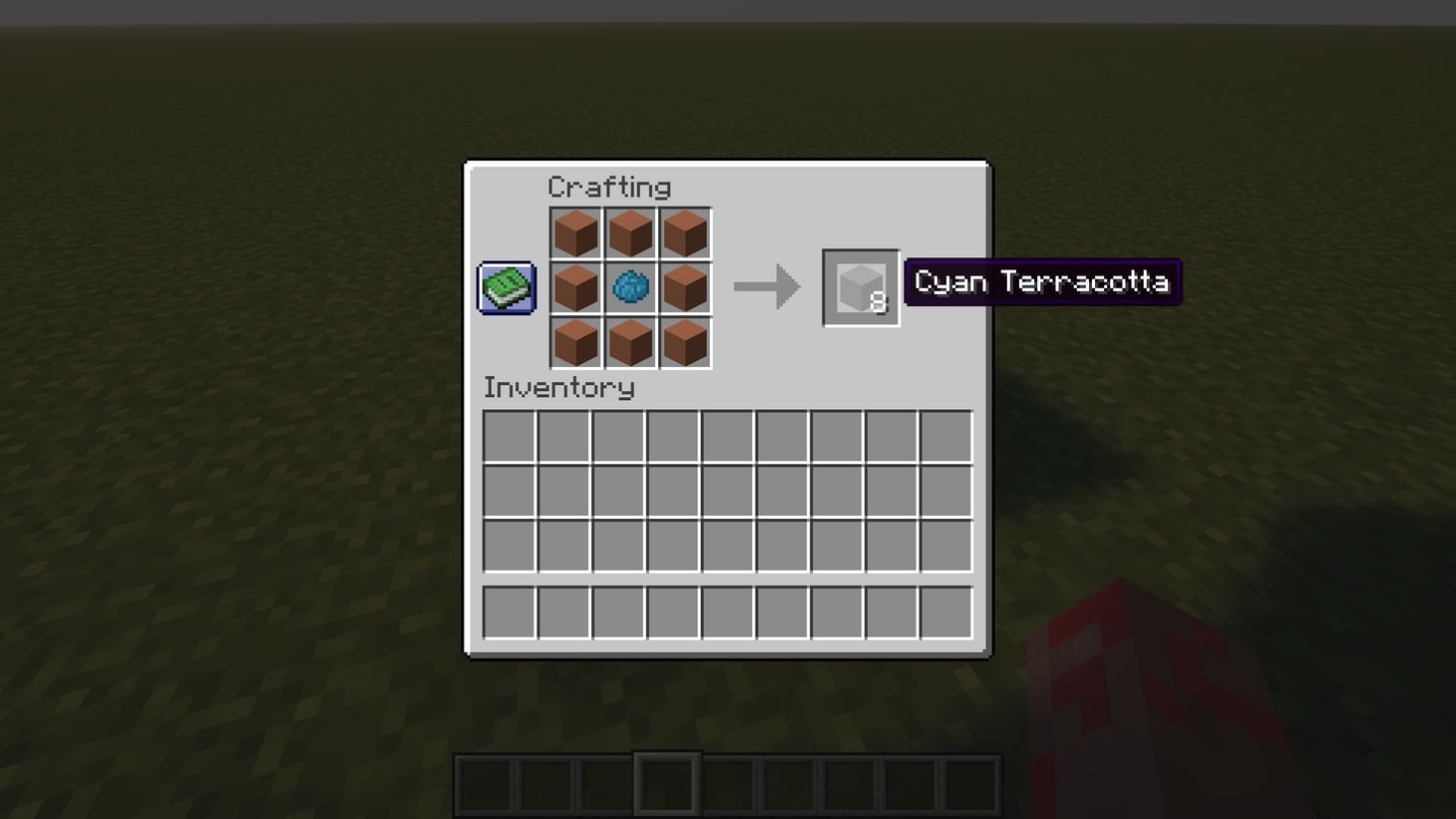Click the Inventory label
Viewport: 1456px width, 819px height.
point(558,389)
